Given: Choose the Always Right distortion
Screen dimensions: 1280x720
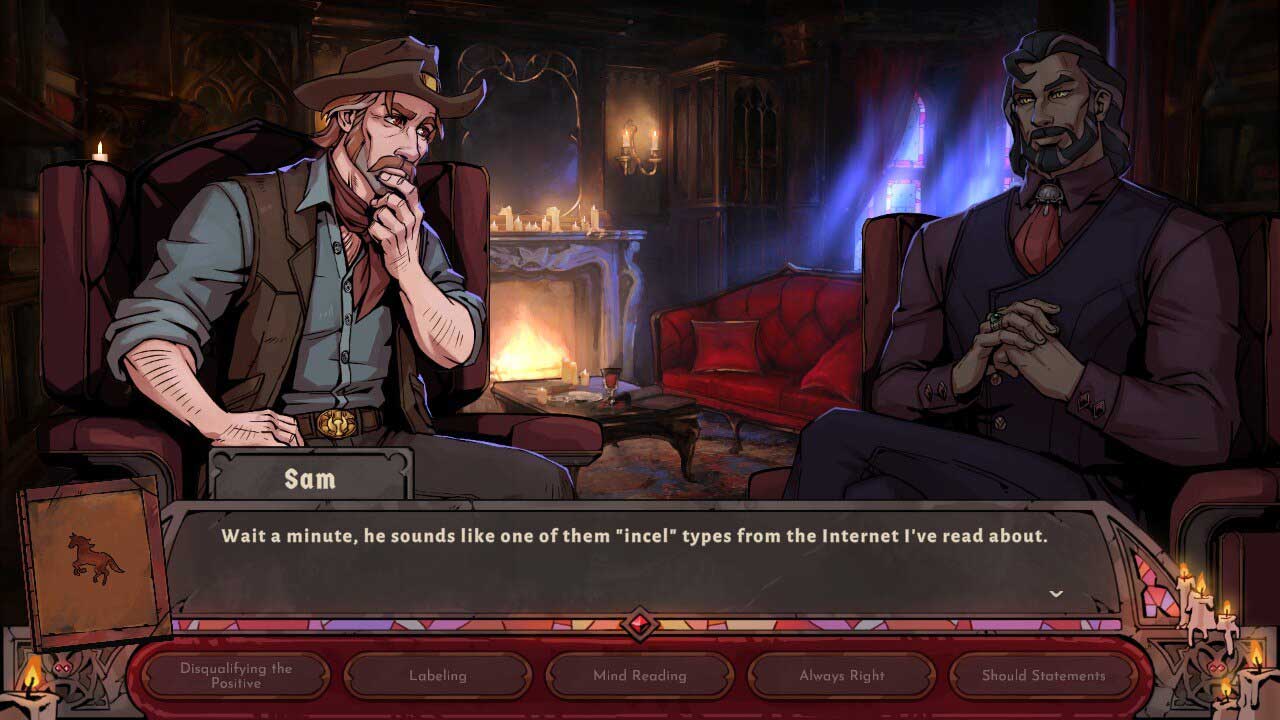Looking at the screenshot, I should (842, 675).
